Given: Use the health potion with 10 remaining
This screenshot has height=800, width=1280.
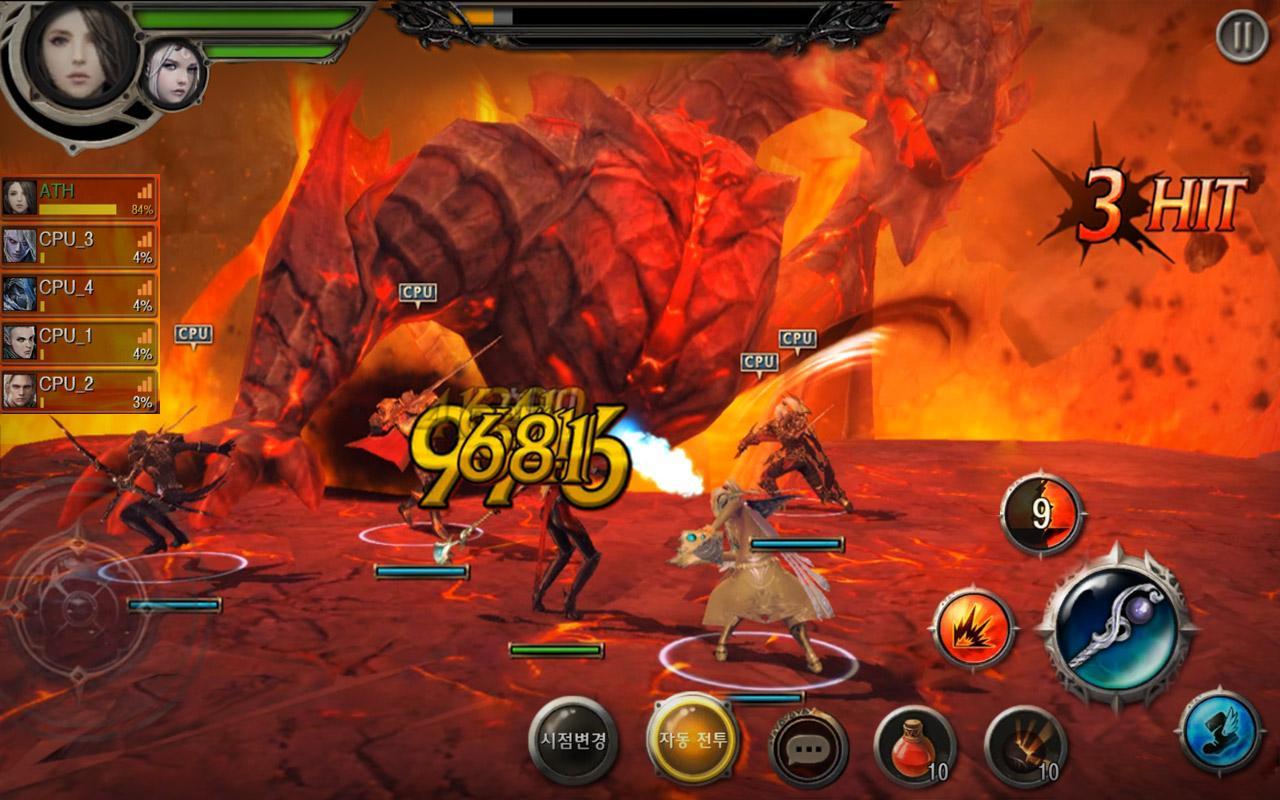Looking at the screenshot, I should pyautogui.click(x=916, y=748).
